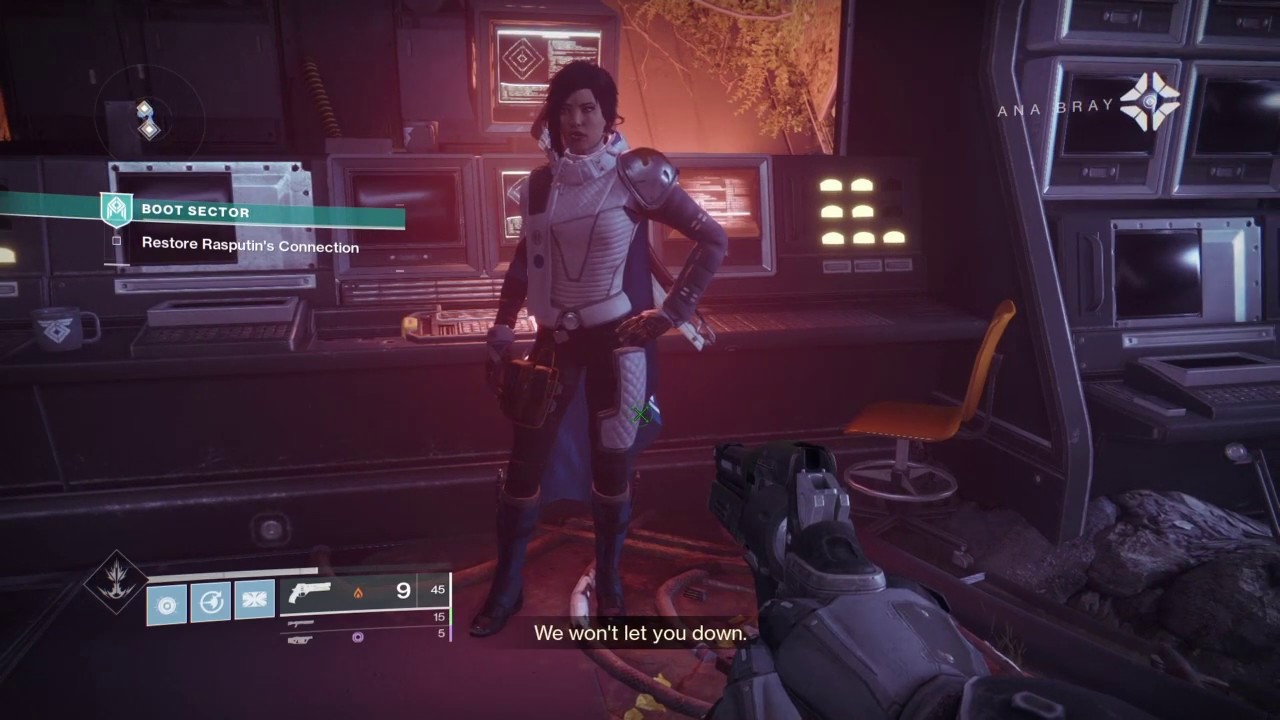
Task: Switch to the heavy weapon in the bottom slot
Action: pyautogui.click(x=300, y=638)
